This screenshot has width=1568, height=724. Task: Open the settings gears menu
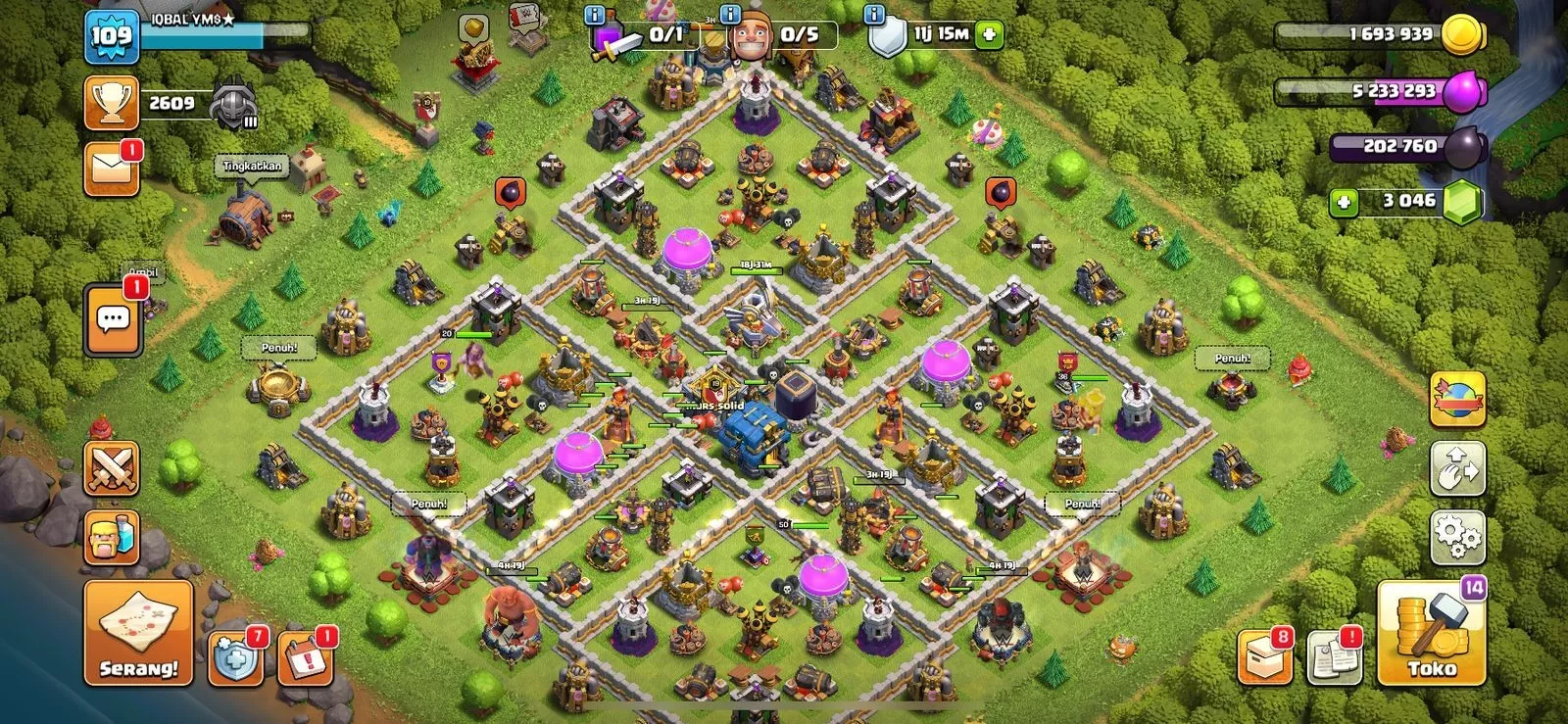(x=1457, y=536)
